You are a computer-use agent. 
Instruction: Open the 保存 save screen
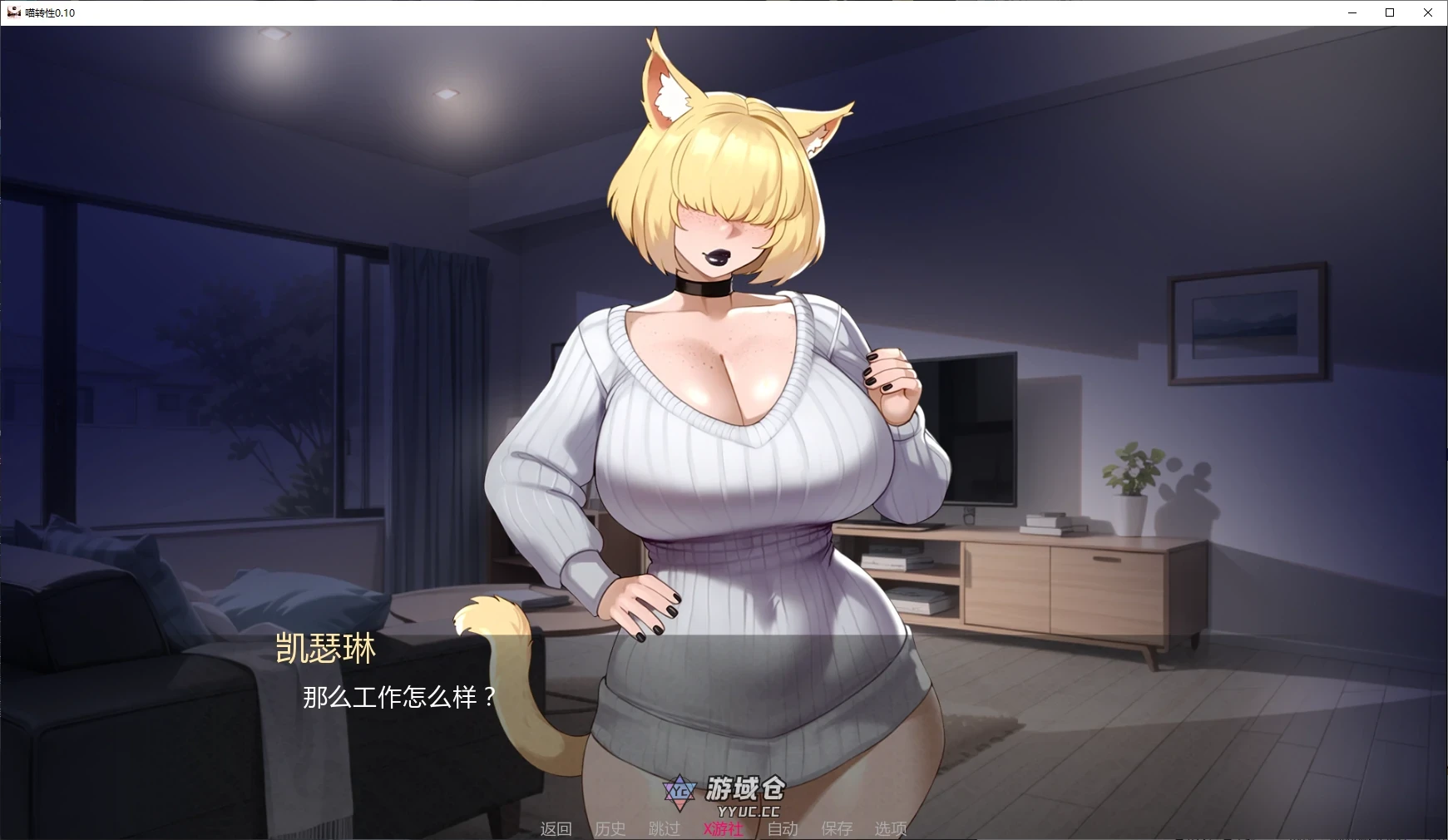tap(838, 828)
